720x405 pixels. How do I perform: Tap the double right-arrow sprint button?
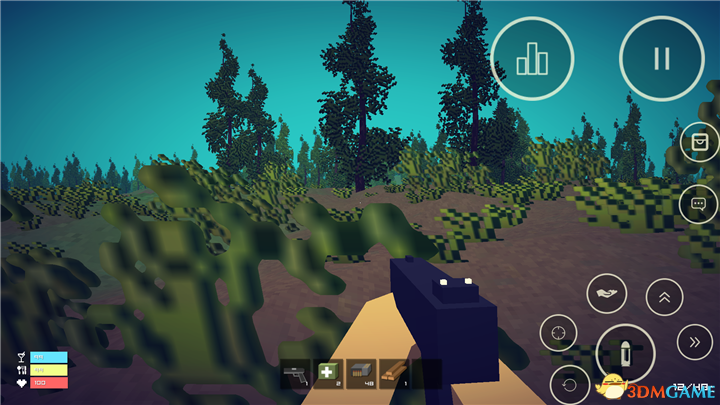point(695,342)
